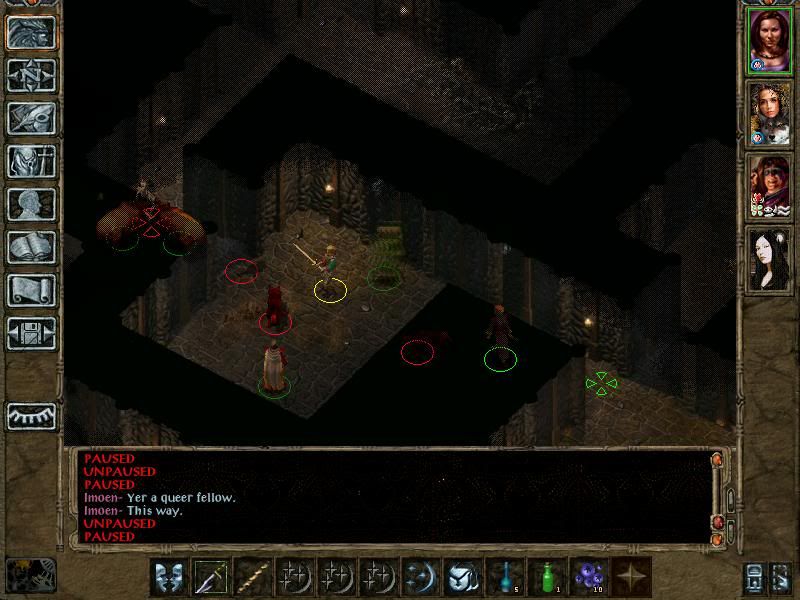This screenshot has height=600, width=800.
Task: Open the priest scroll
Action: 31,290
